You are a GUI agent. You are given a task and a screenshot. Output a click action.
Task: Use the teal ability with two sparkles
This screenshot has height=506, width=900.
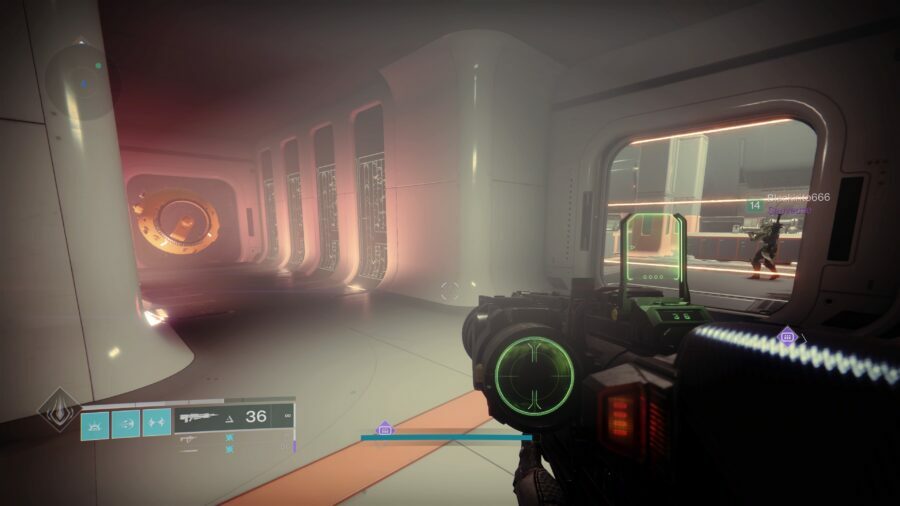click(156, 423)
